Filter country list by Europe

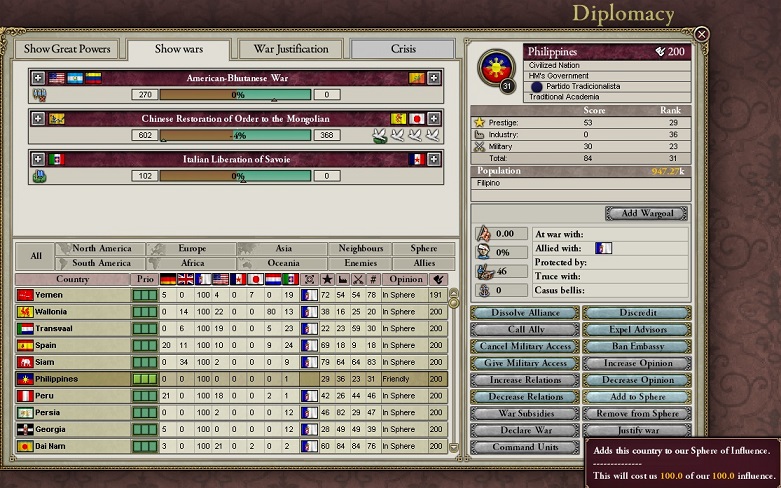pyautogui.click(x=191, y=249)
